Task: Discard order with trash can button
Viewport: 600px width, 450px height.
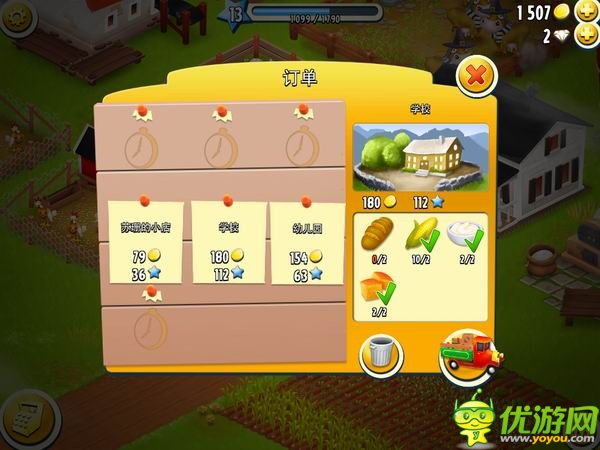Action: tap(381, 354)
